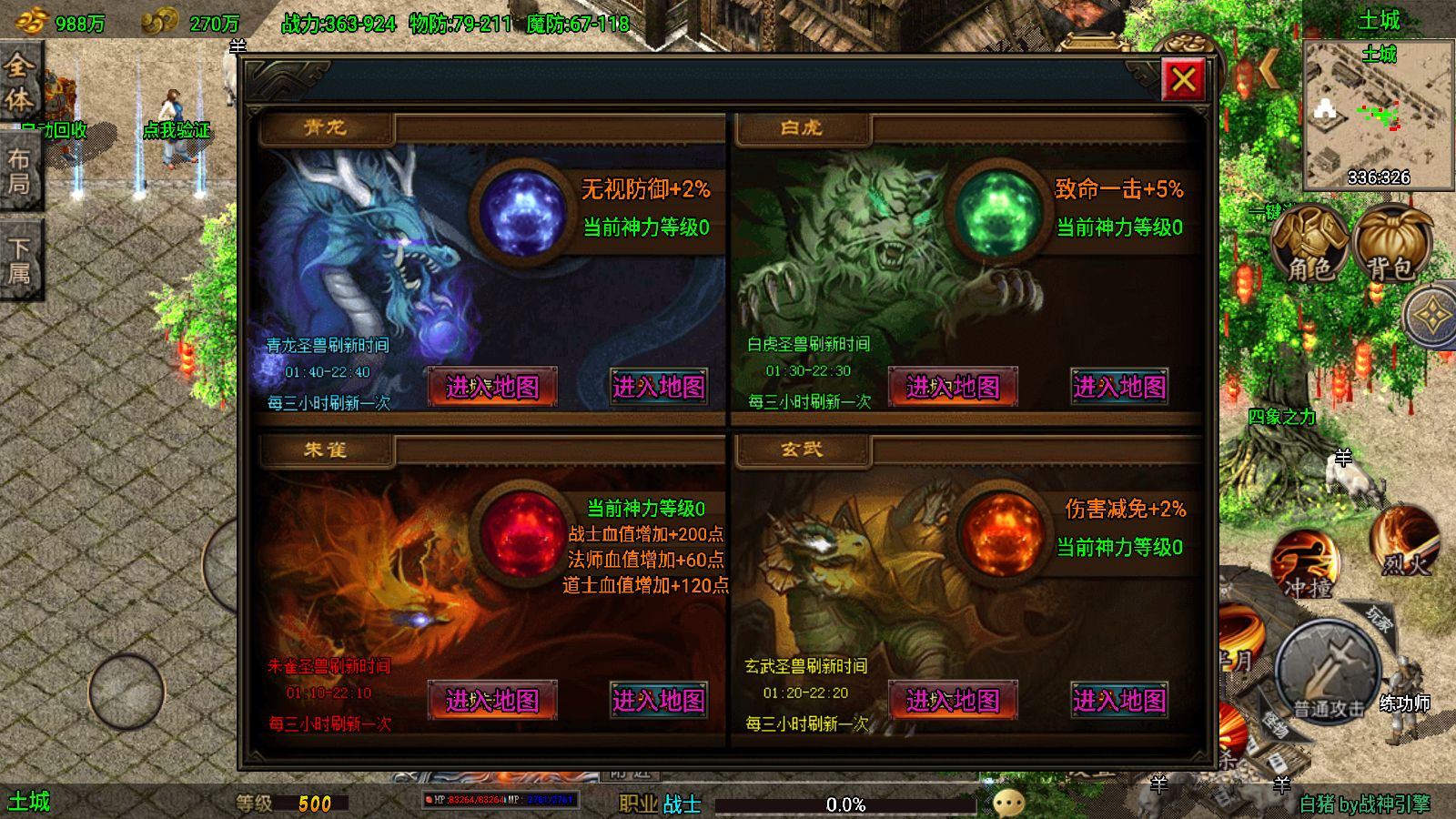
Task: Collapse the right sidebar via the chevron arrow
Action: click(1268, 68)
